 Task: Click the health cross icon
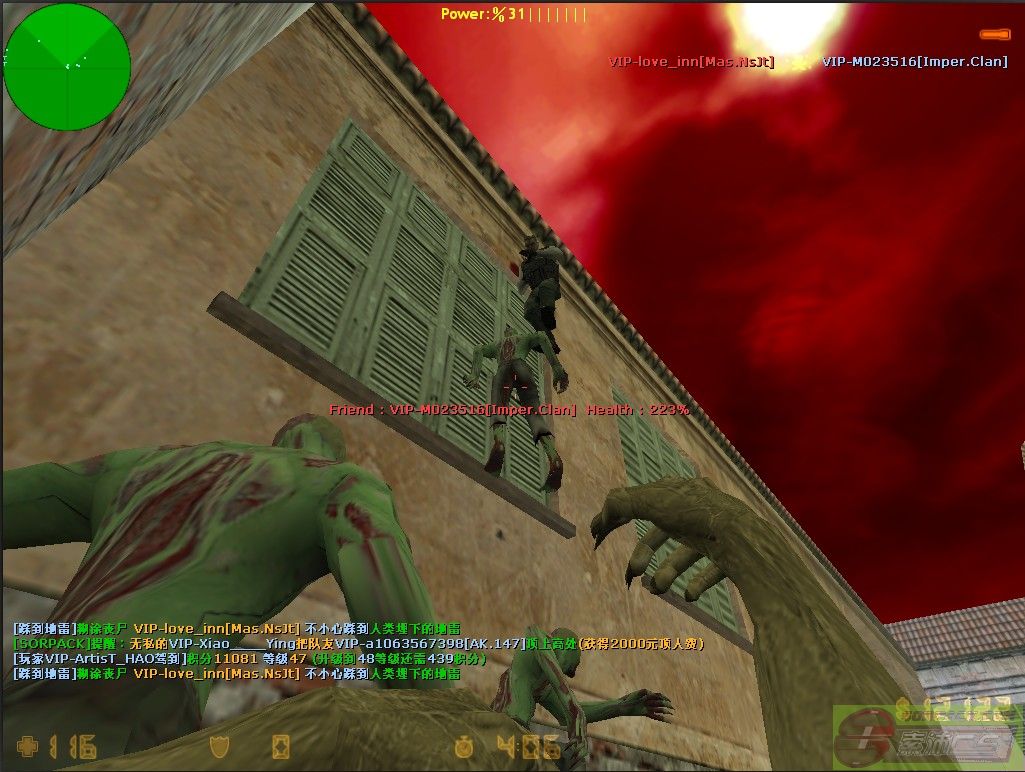pyautogui.click(x=29, y=746)
